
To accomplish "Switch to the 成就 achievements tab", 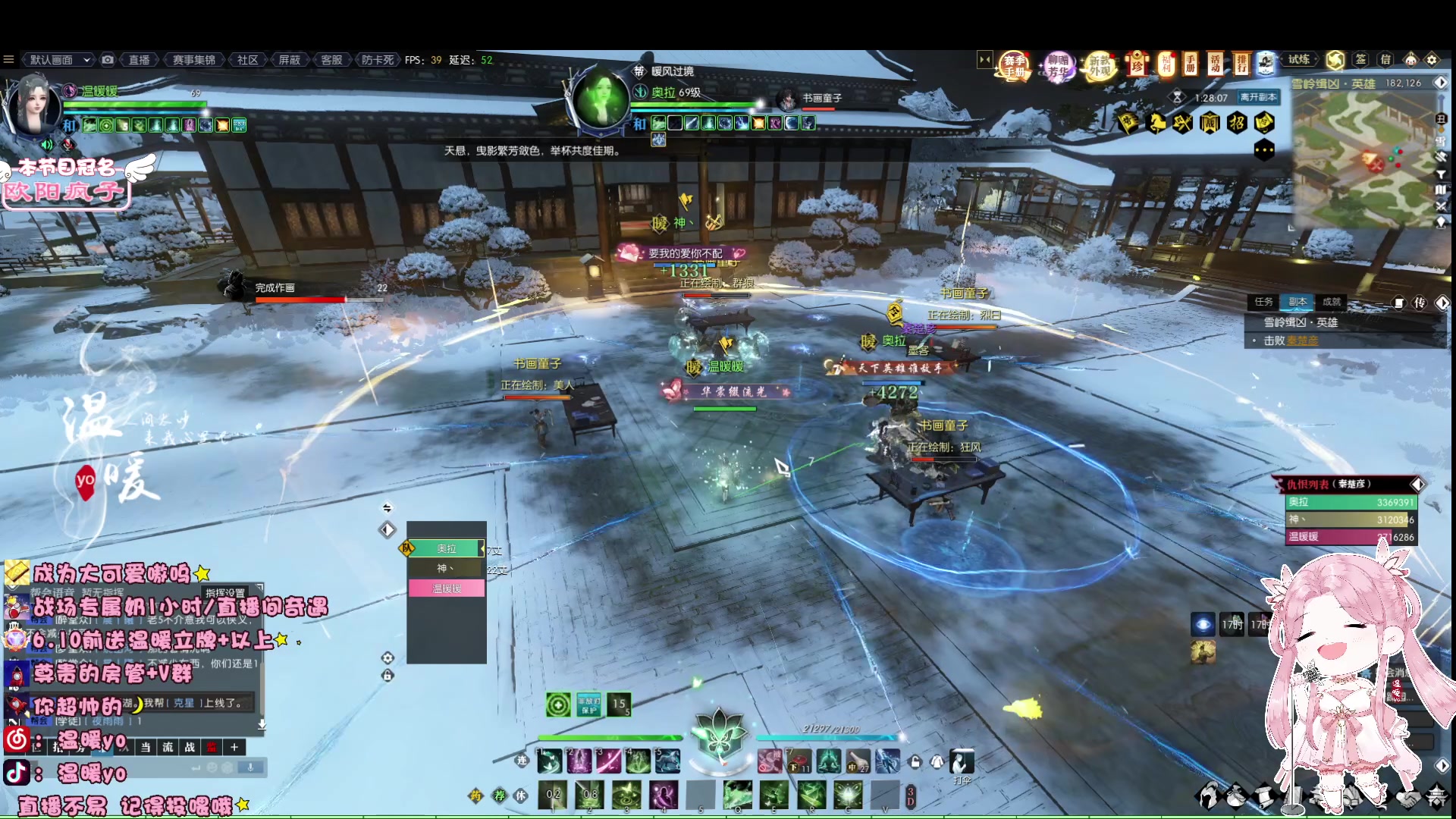I will tap(1332, 302).
